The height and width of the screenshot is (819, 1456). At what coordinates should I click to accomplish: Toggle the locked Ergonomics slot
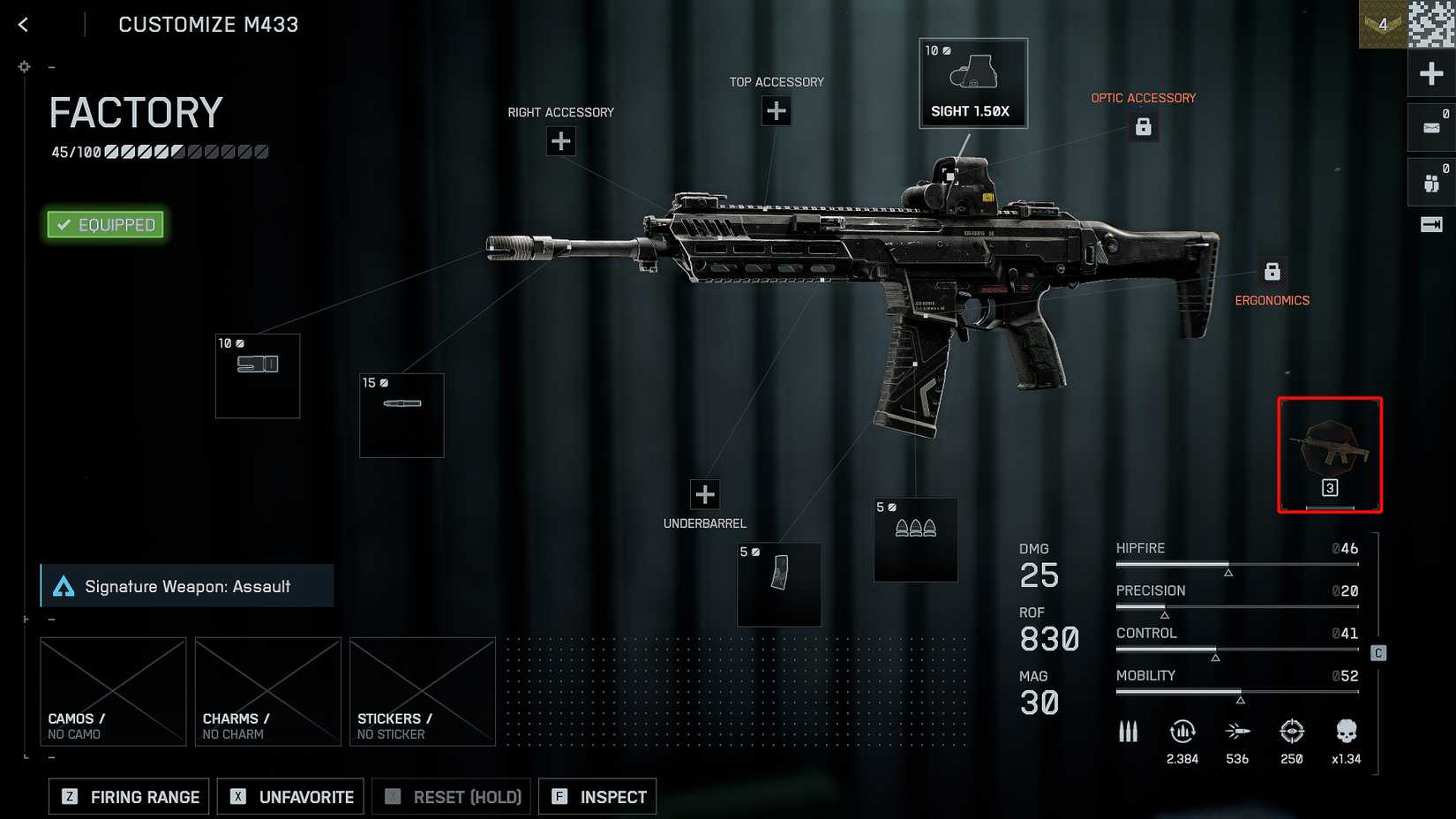click(x=1272, y=269)
